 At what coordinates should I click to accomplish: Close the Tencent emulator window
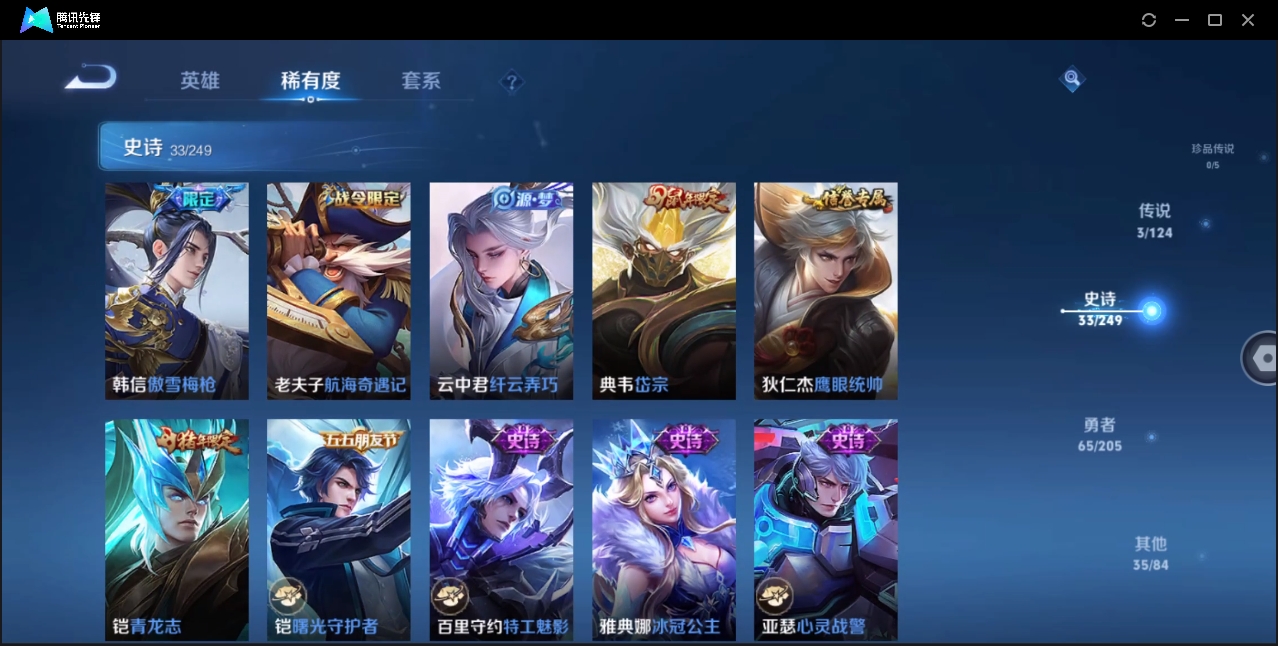click(x=1248, y=20)
